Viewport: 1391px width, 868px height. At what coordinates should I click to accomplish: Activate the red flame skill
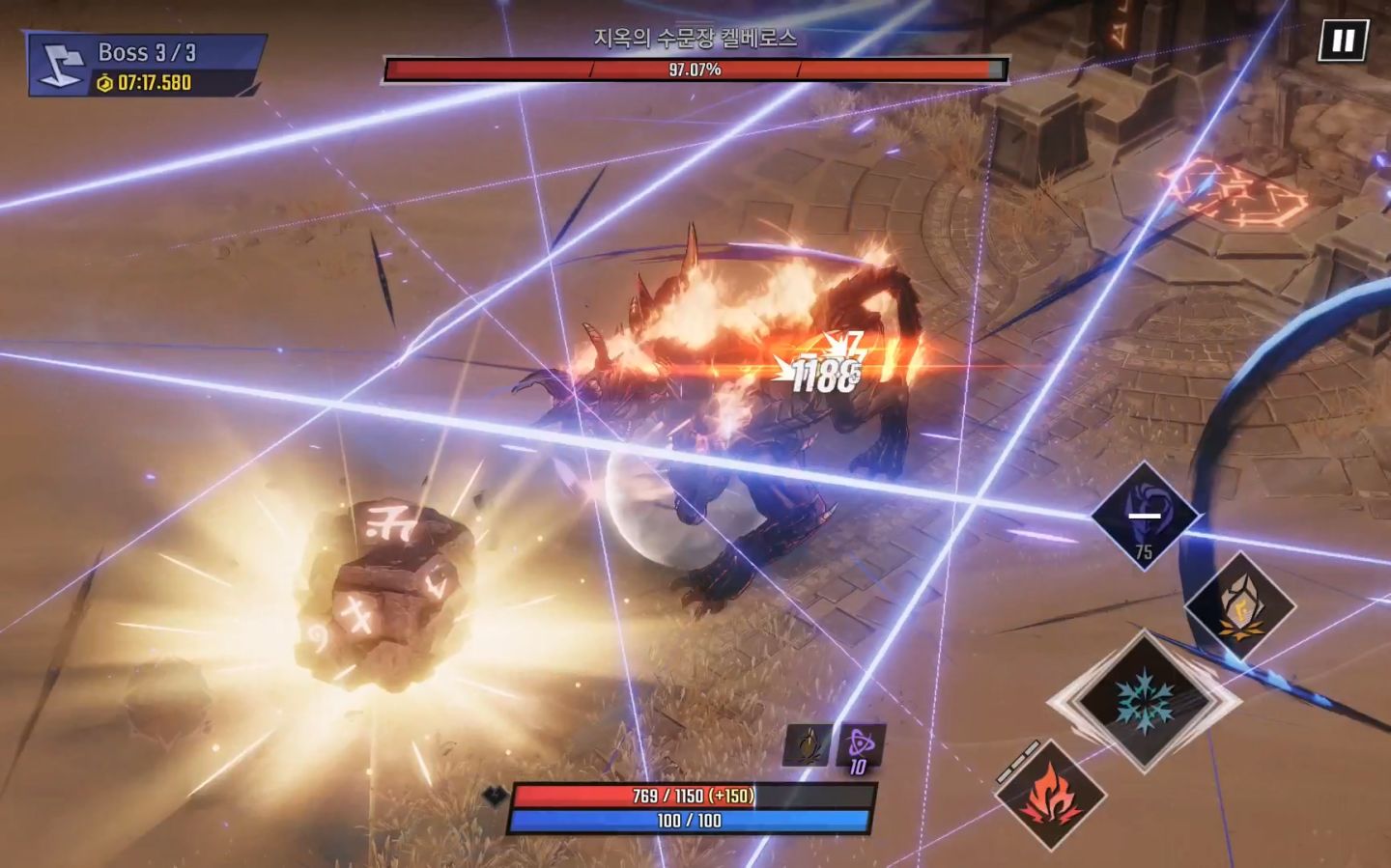(1050, 795)
